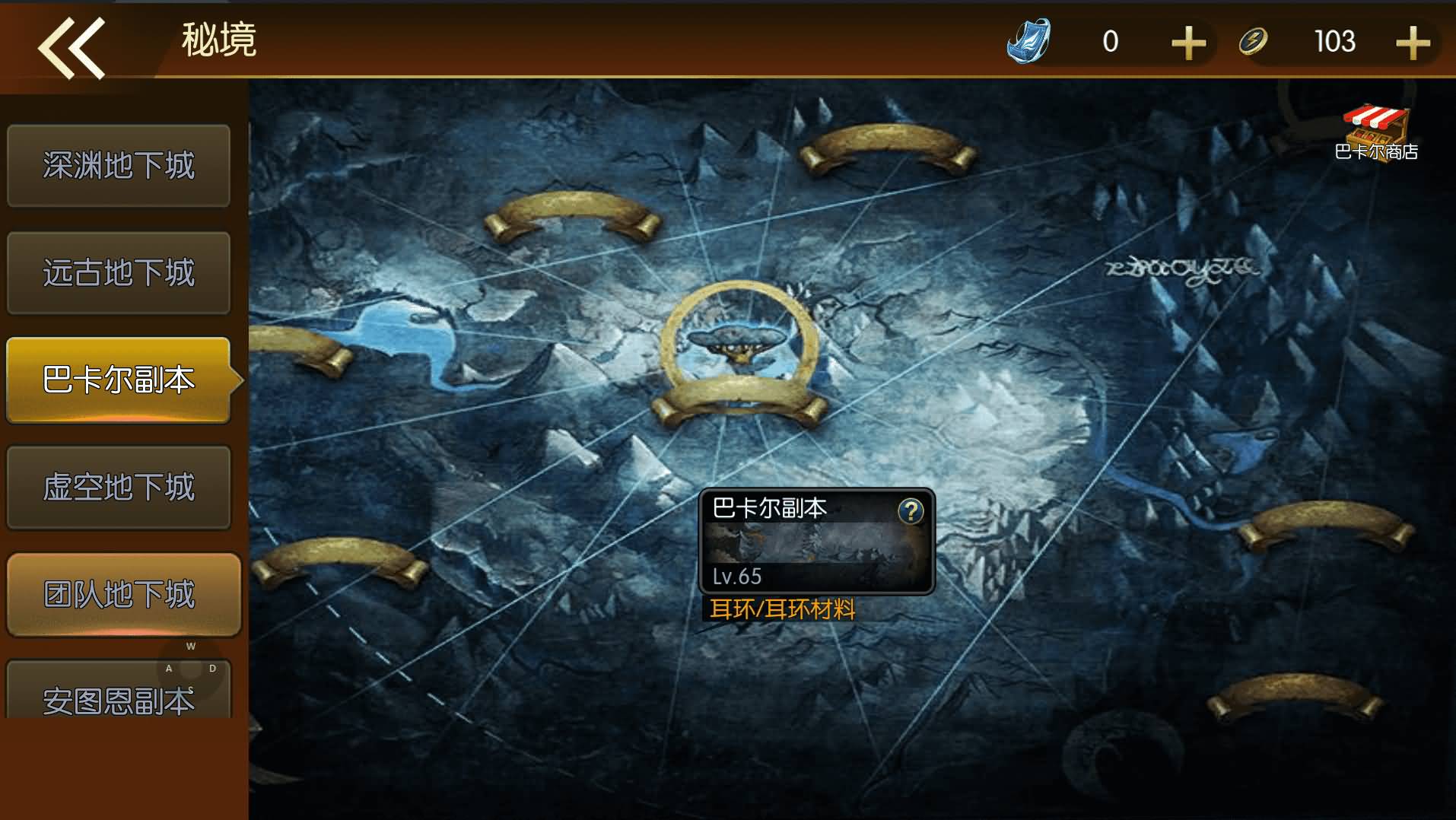Add more gold coin currency

(x=1413, y=43)
